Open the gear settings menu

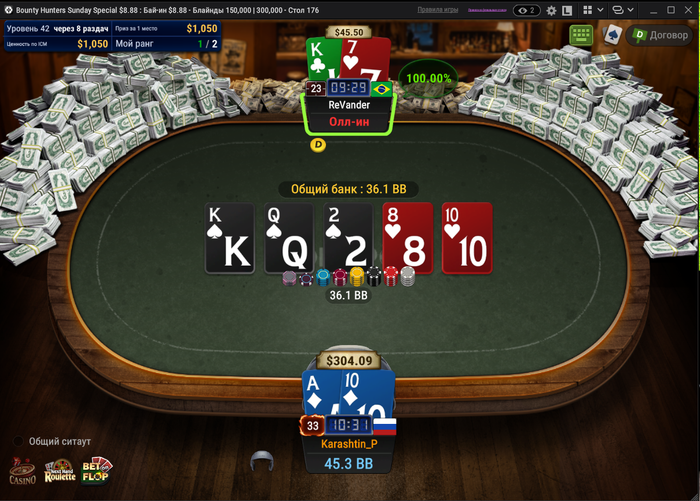coord(549,10)
